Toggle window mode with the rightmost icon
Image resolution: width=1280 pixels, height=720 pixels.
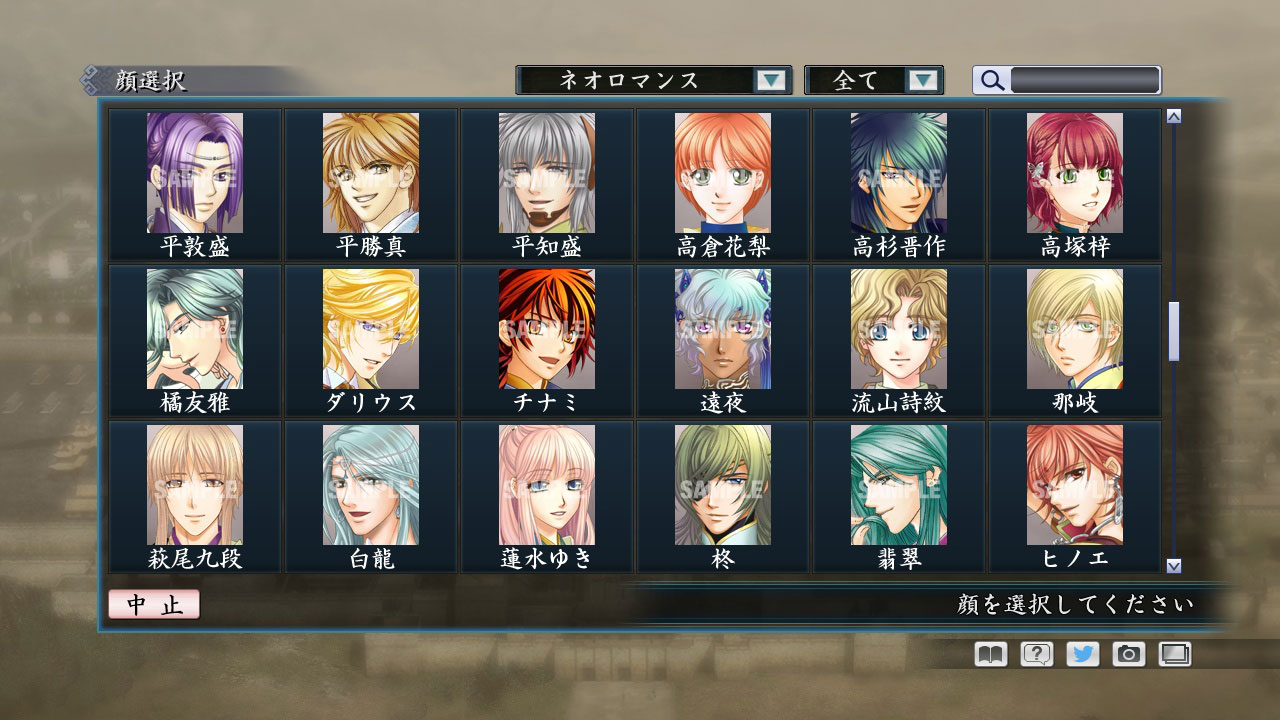pyautogui.click(x=1174, y=654)
